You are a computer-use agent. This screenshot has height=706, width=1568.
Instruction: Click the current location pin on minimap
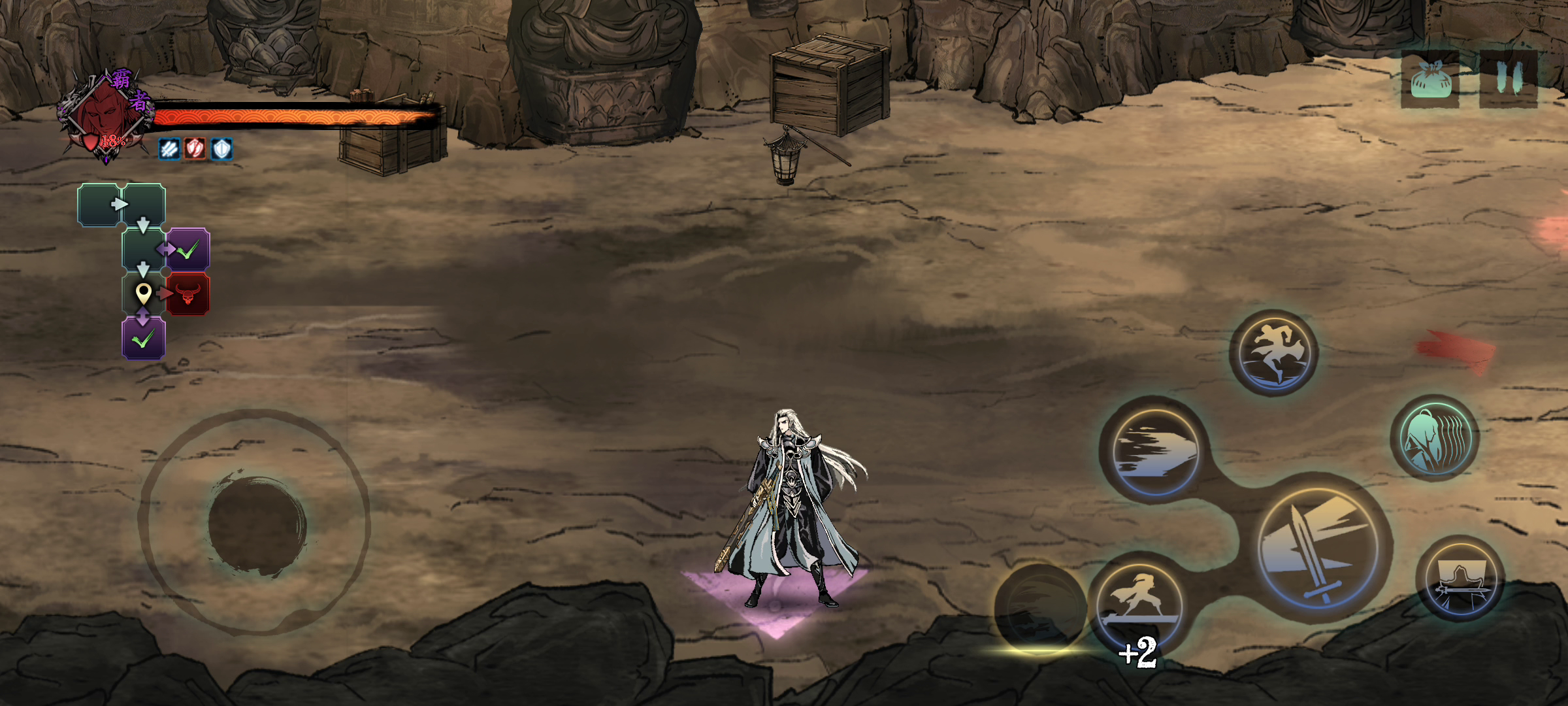pos(143,294)
